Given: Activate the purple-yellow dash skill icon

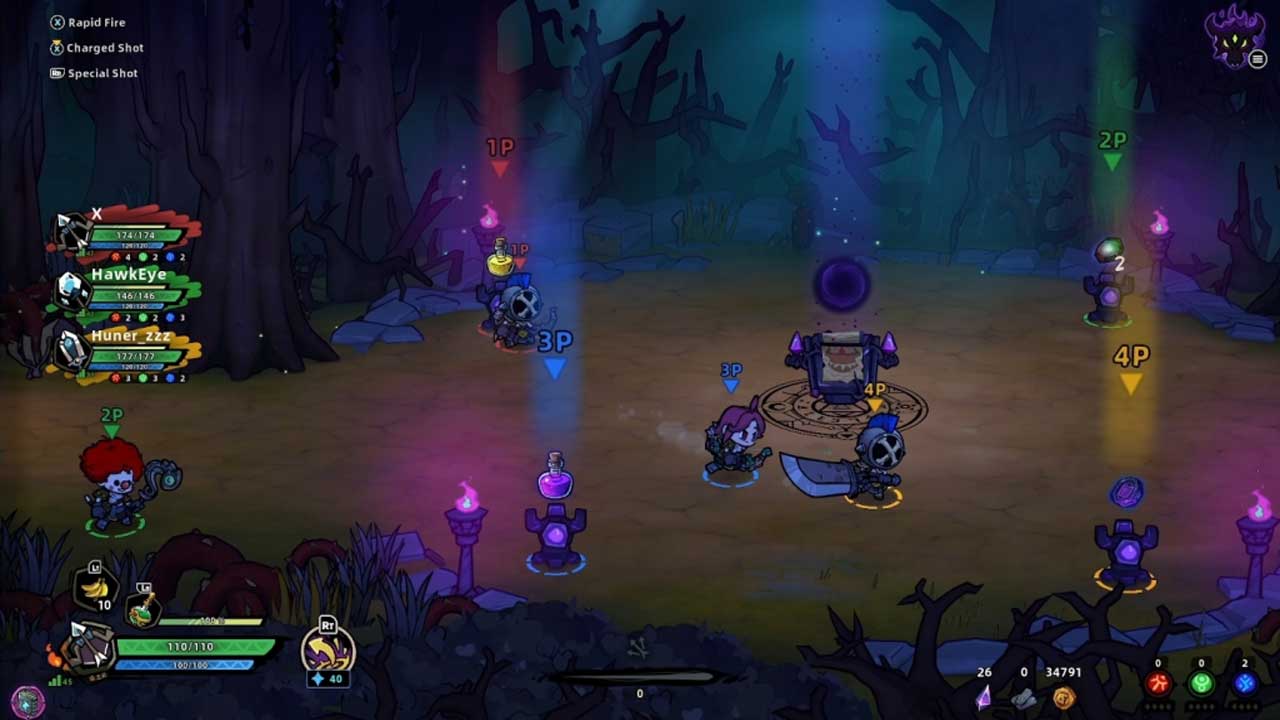Looking at the screenshot, I should click(327, 653).
